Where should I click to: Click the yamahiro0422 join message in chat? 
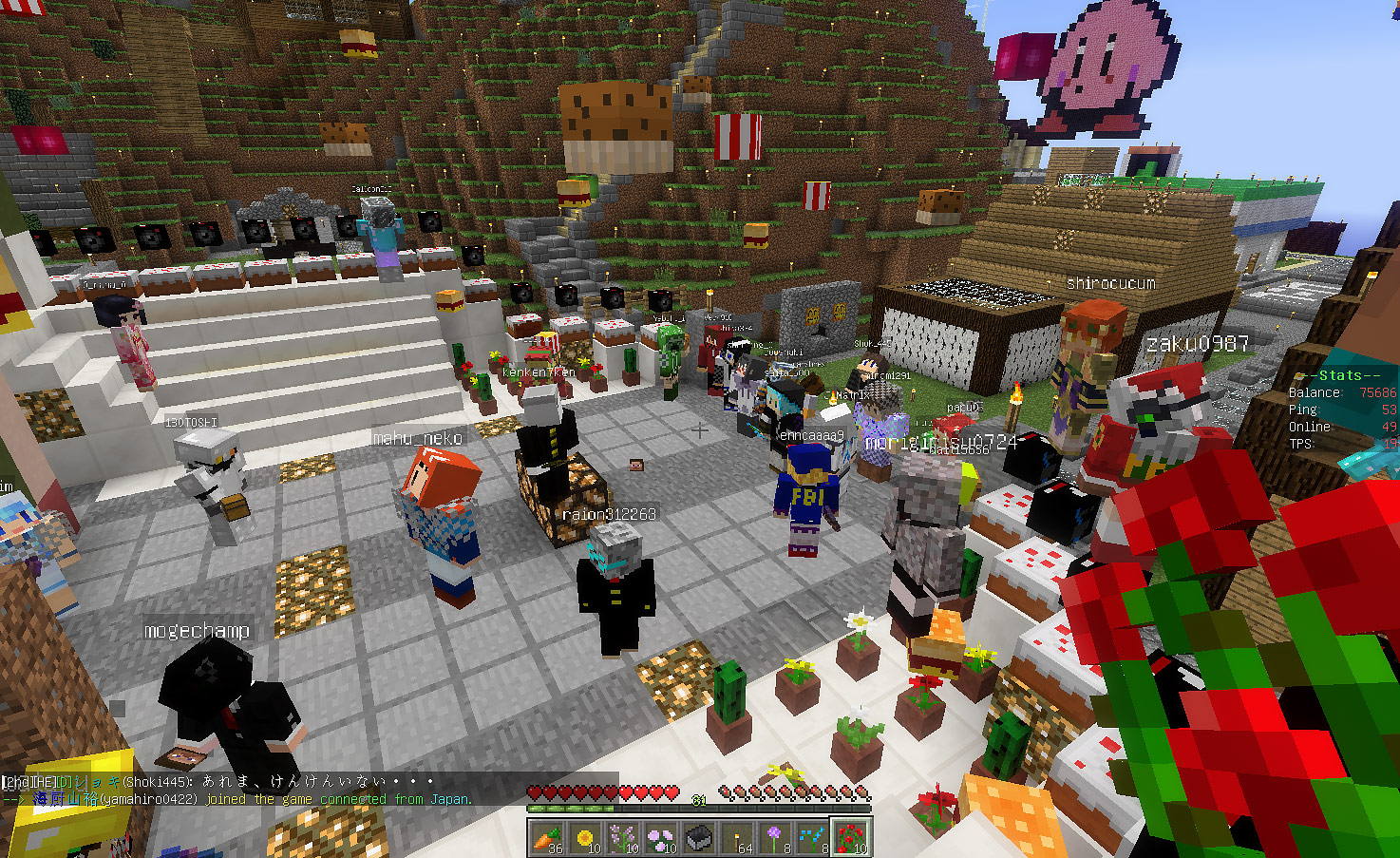pos(237,799)
